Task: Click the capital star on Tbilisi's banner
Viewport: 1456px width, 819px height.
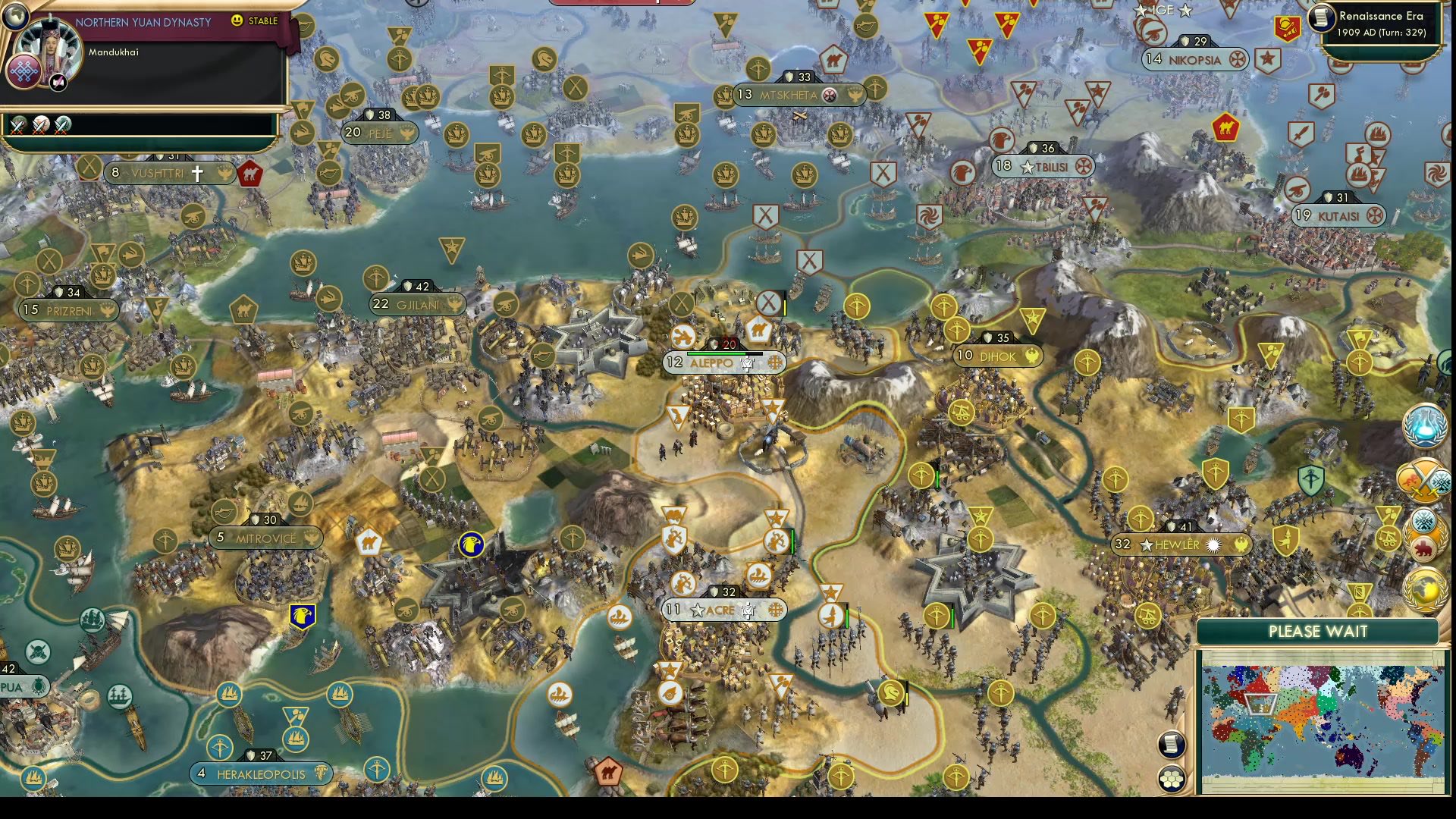Action: [1029, 167]
